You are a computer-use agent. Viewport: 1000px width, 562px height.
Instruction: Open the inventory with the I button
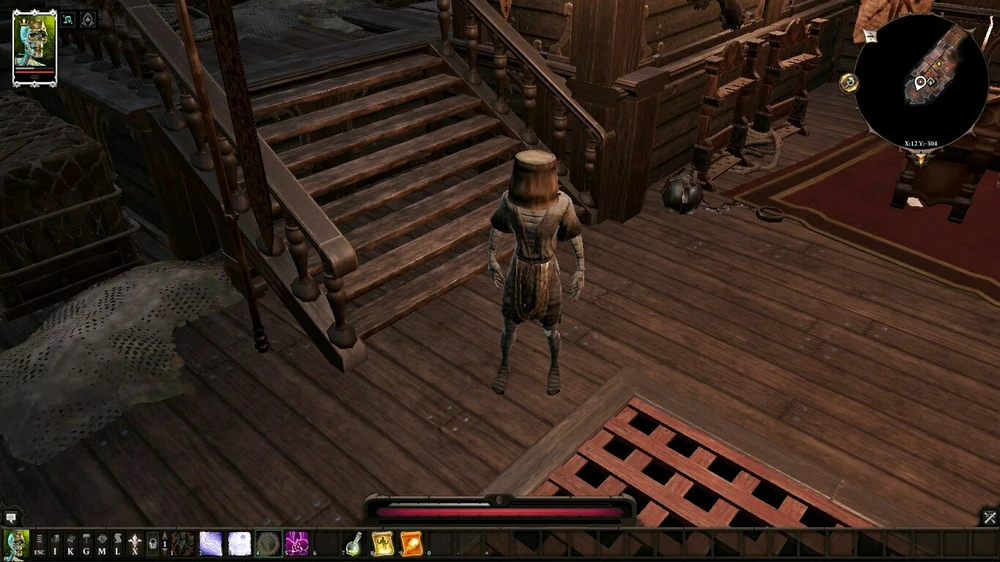(x=54, y=544)
